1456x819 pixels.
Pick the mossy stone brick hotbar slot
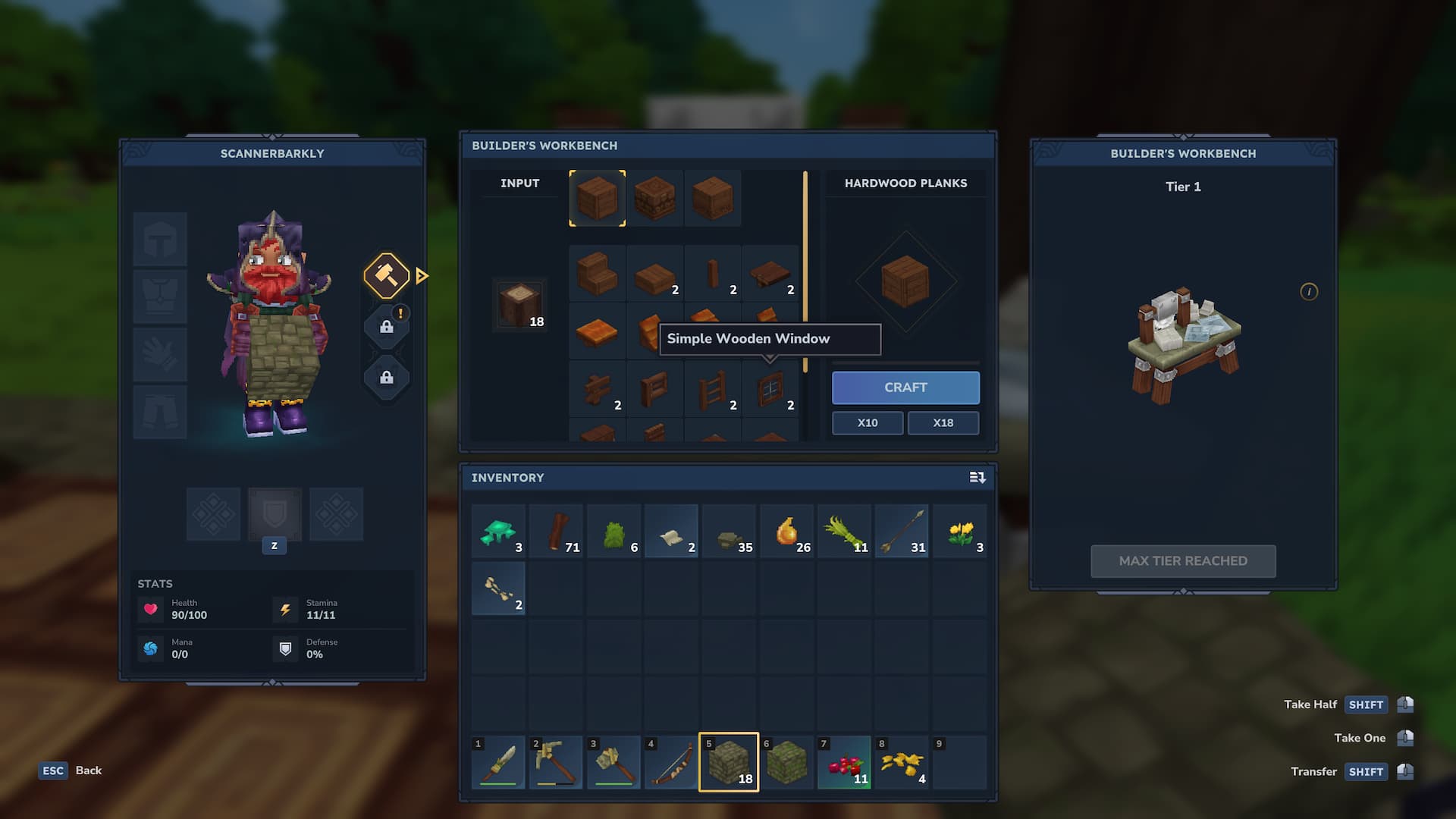pyautogui.click(x=728, y=762)
